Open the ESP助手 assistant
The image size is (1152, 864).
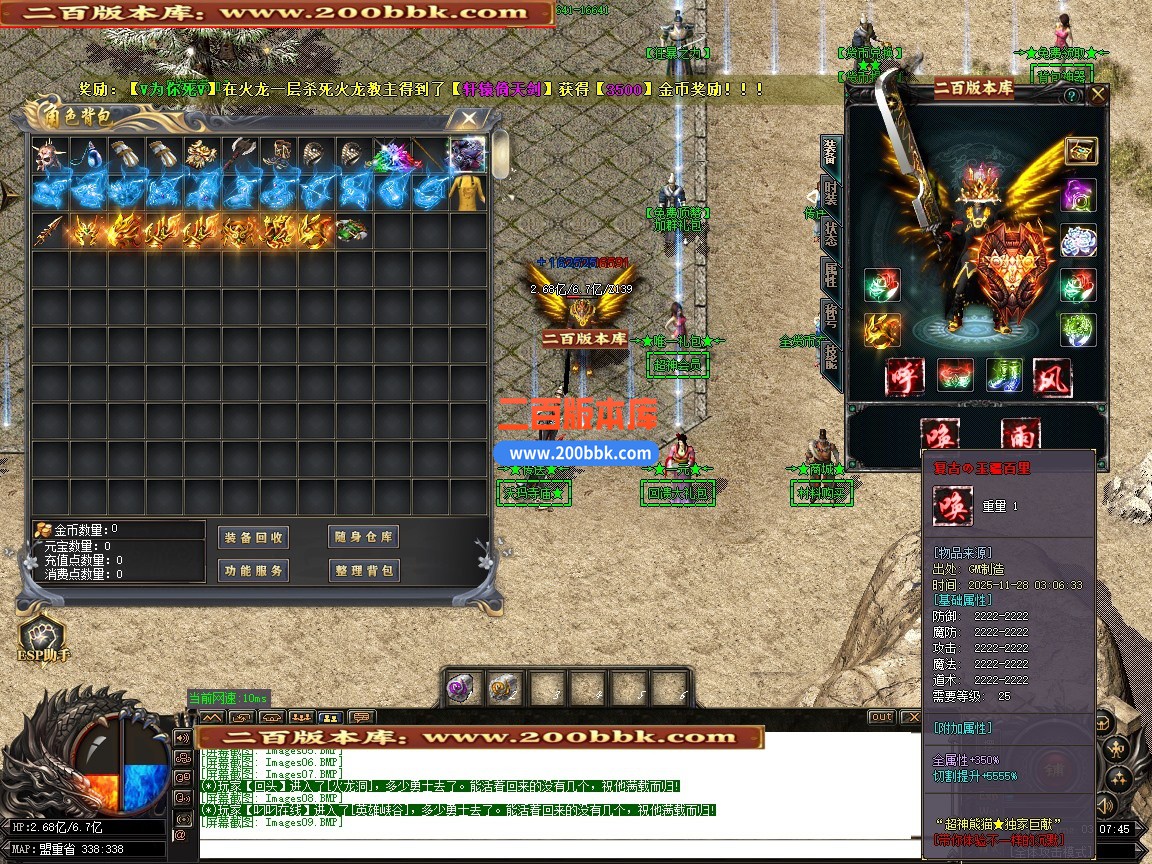point(41,636)
